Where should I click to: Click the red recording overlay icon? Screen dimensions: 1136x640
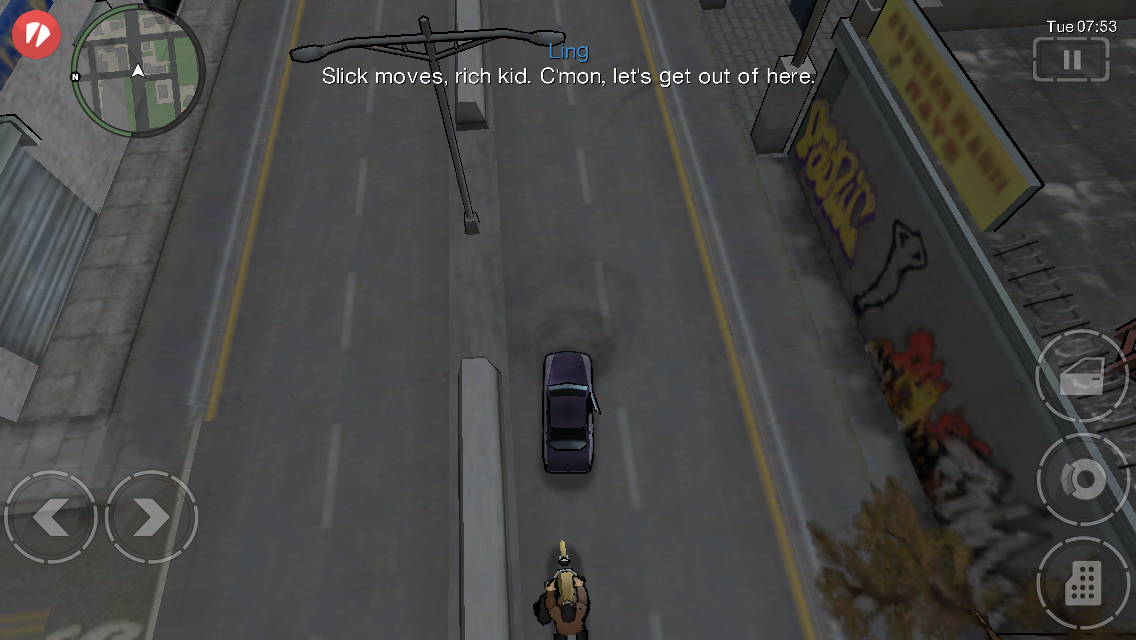[37, 34]
